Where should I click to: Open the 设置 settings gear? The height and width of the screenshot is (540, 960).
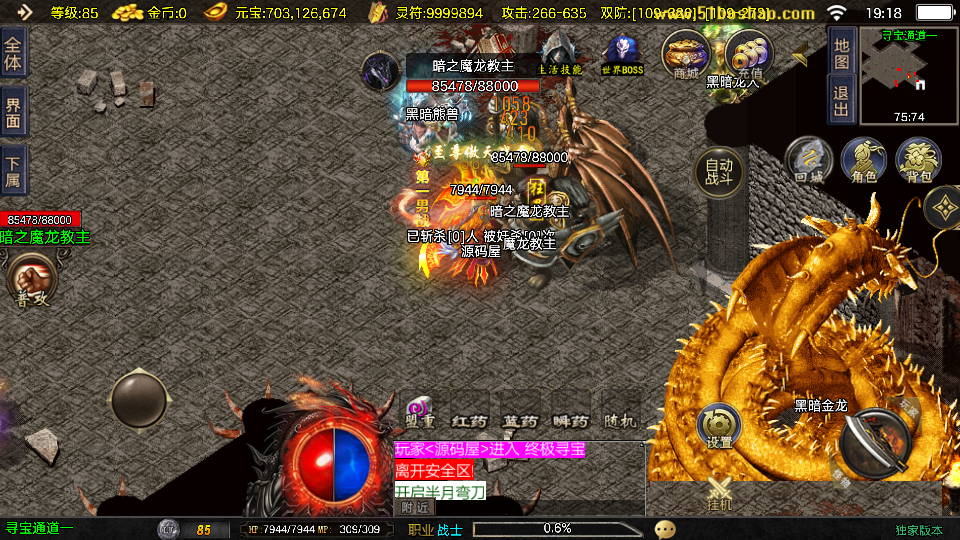[719, 426]
